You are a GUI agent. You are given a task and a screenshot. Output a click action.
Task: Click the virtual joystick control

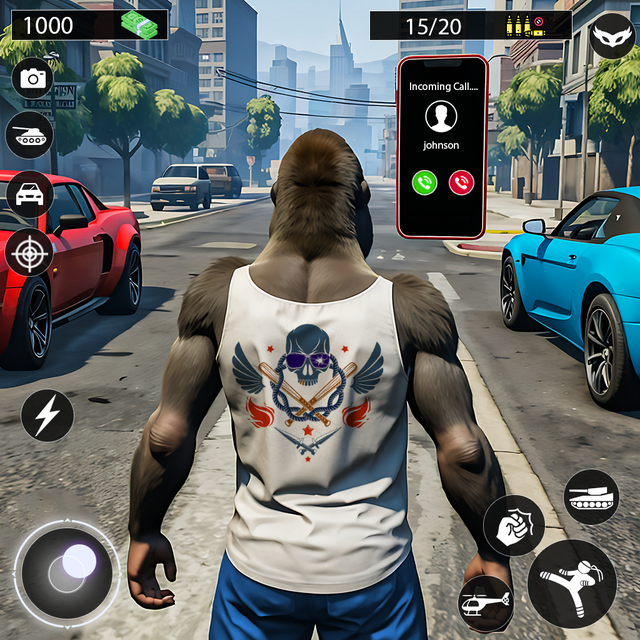[x=67, y=570]
